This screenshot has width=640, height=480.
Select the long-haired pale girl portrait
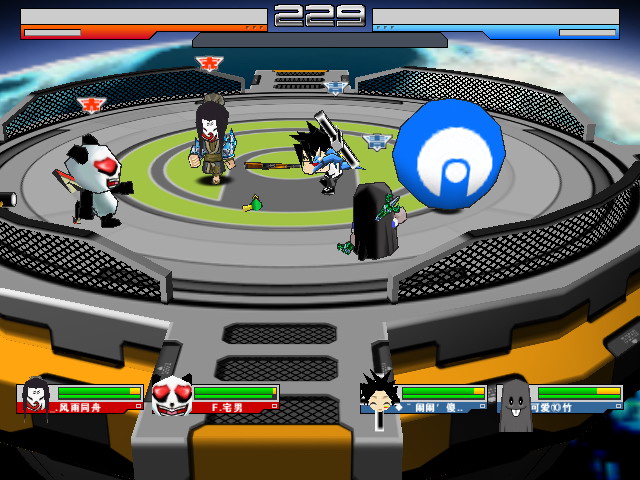point(35,397)
